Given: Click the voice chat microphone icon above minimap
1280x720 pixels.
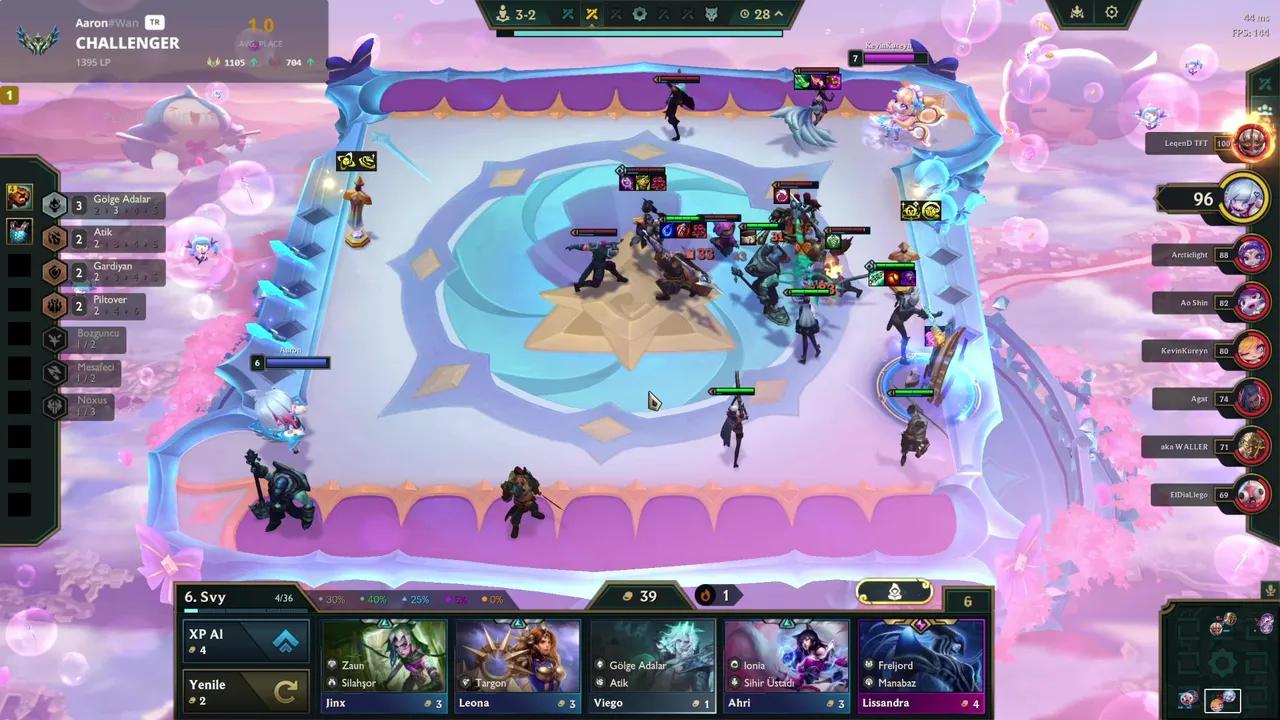Looking at the screenshot, I should click(x=1269, y=591).
